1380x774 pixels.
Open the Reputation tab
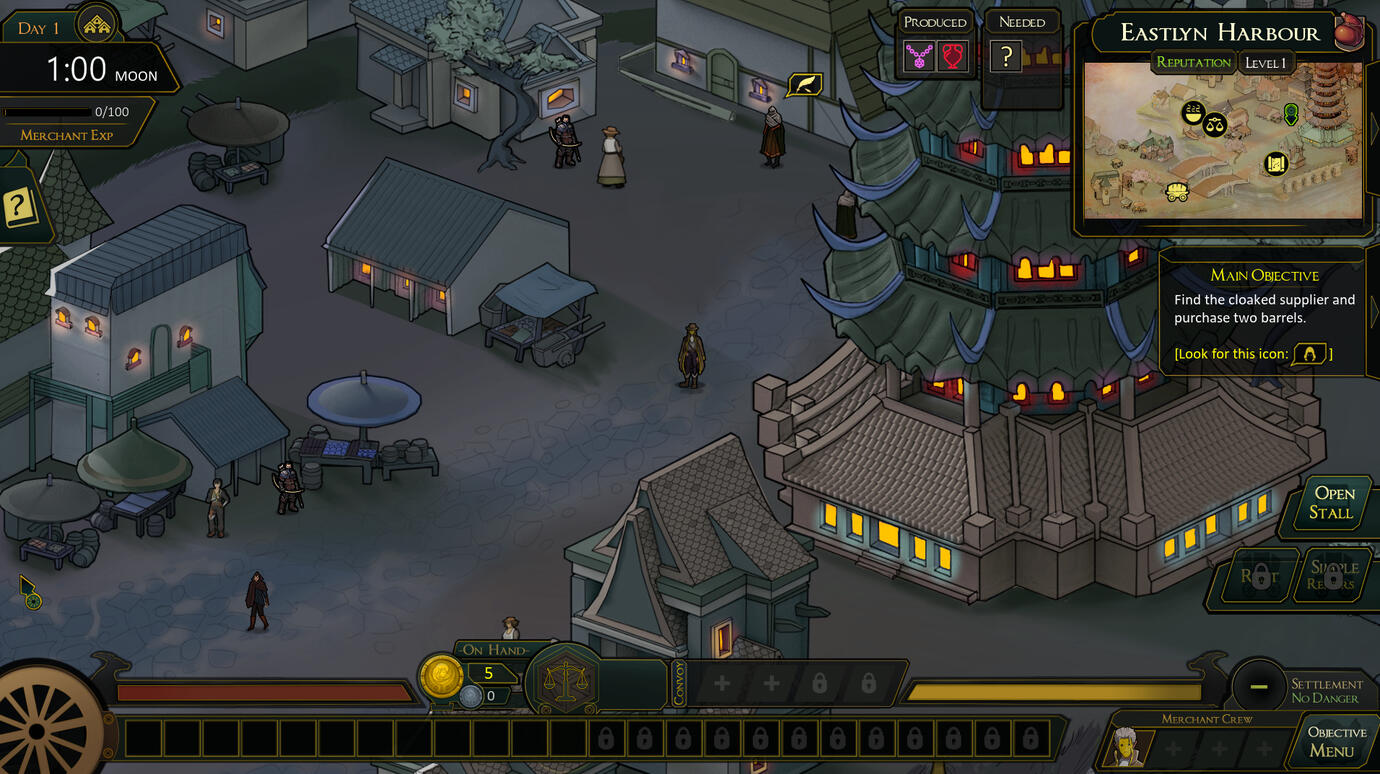[x=1193, y=62]
